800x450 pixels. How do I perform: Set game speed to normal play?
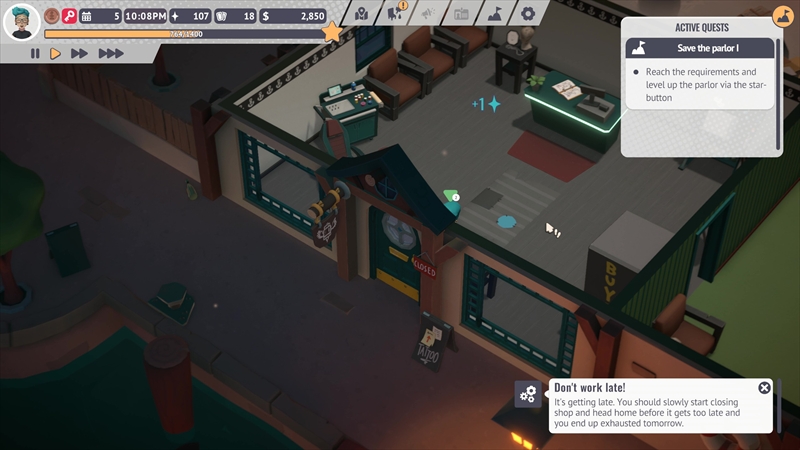[x=56, y=54]
